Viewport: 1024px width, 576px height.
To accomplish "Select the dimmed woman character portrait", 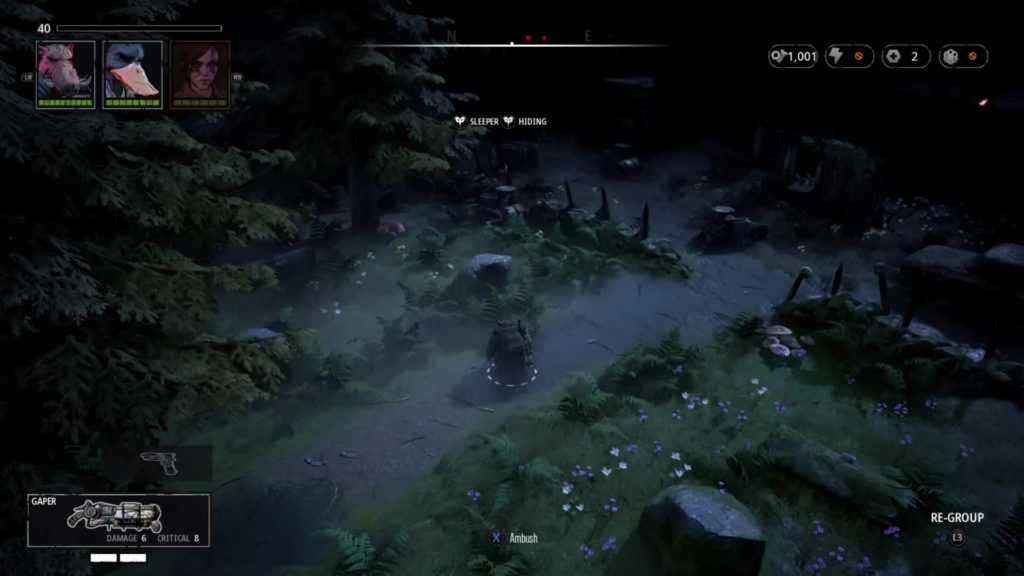I will pos(200,73).
